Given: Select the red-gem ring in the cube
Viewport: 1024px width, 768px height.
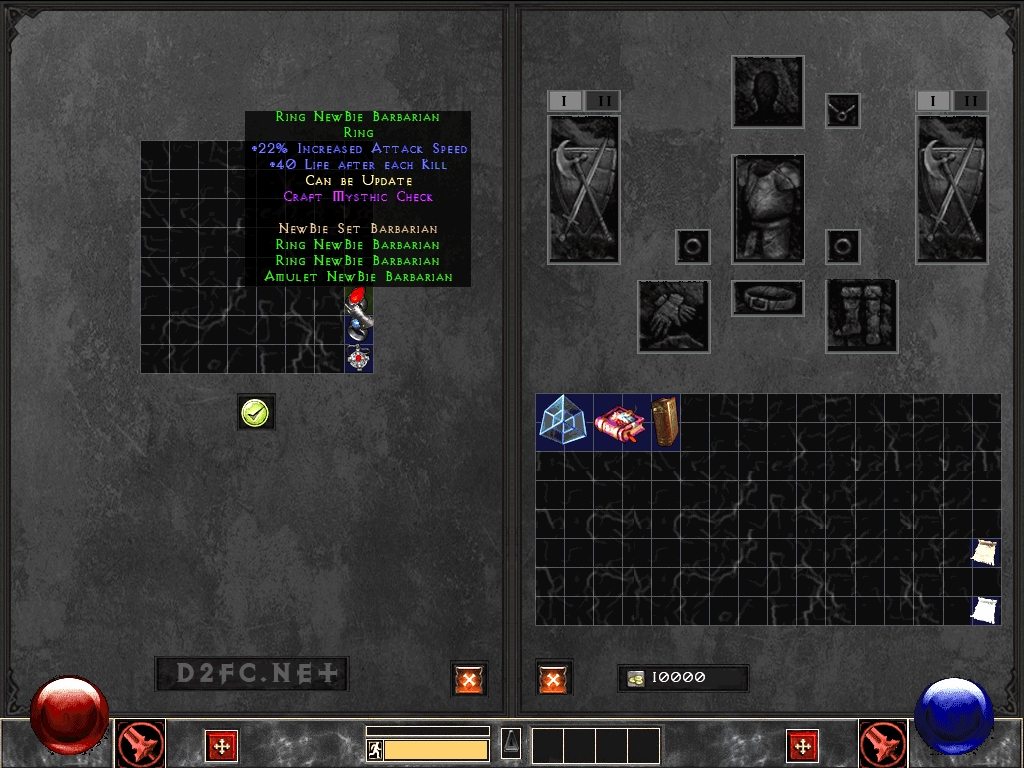Looking at the screenshot, I should coord(357,299).
